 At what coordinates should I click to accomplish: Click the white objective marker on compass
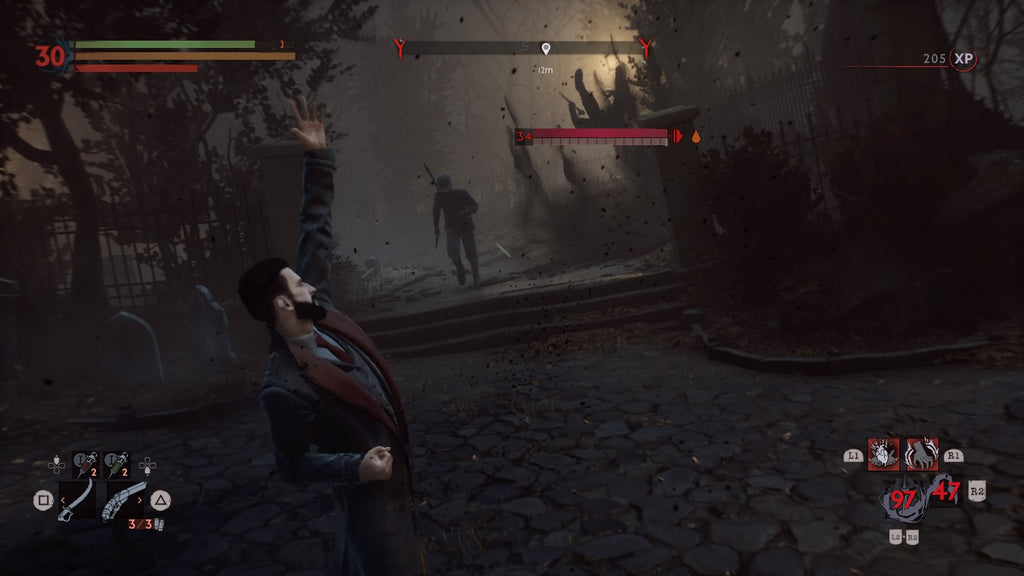point(546,48)
